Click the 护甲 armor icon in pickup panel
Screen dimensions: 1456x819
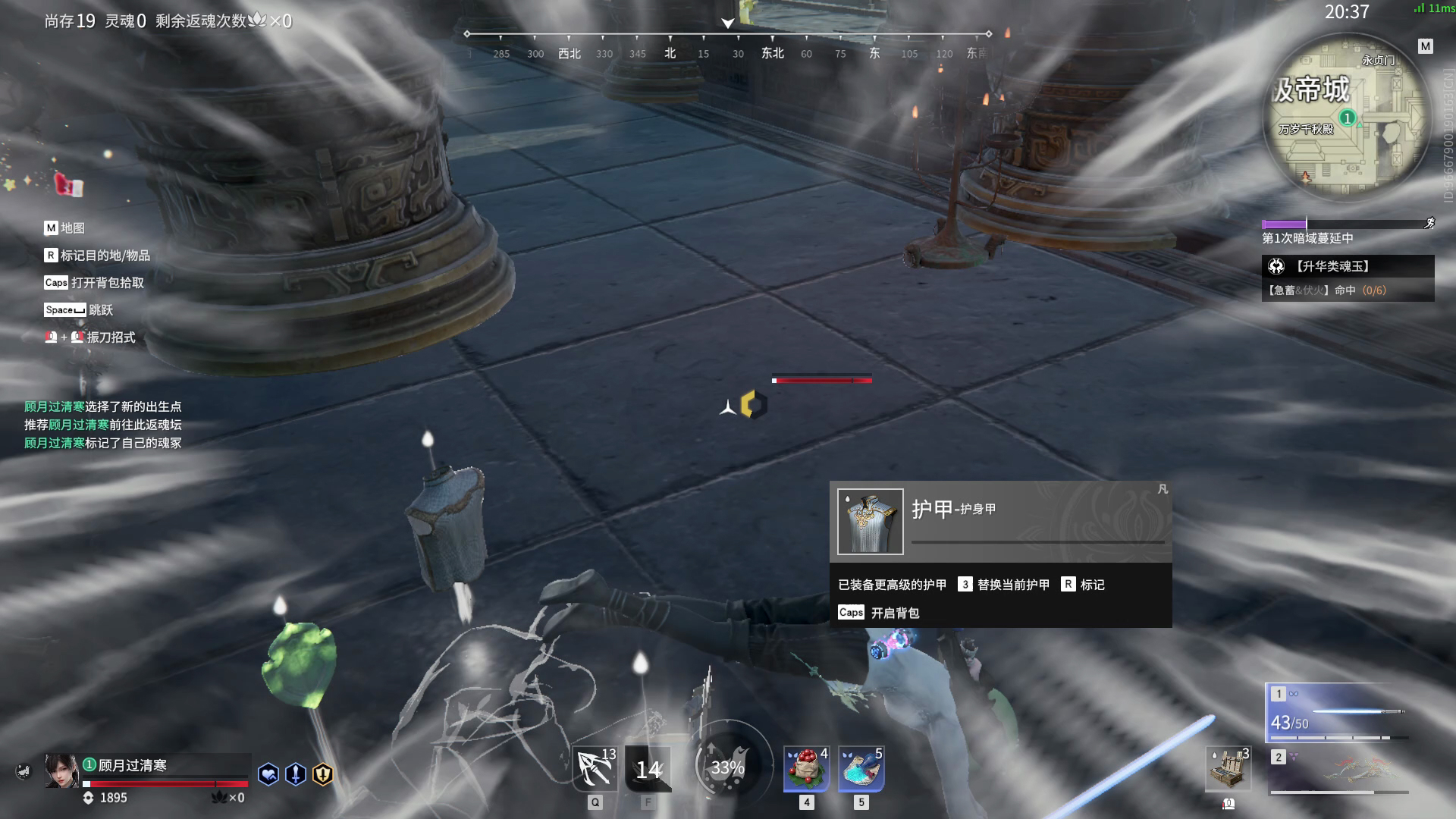click(x=871, y=522)
